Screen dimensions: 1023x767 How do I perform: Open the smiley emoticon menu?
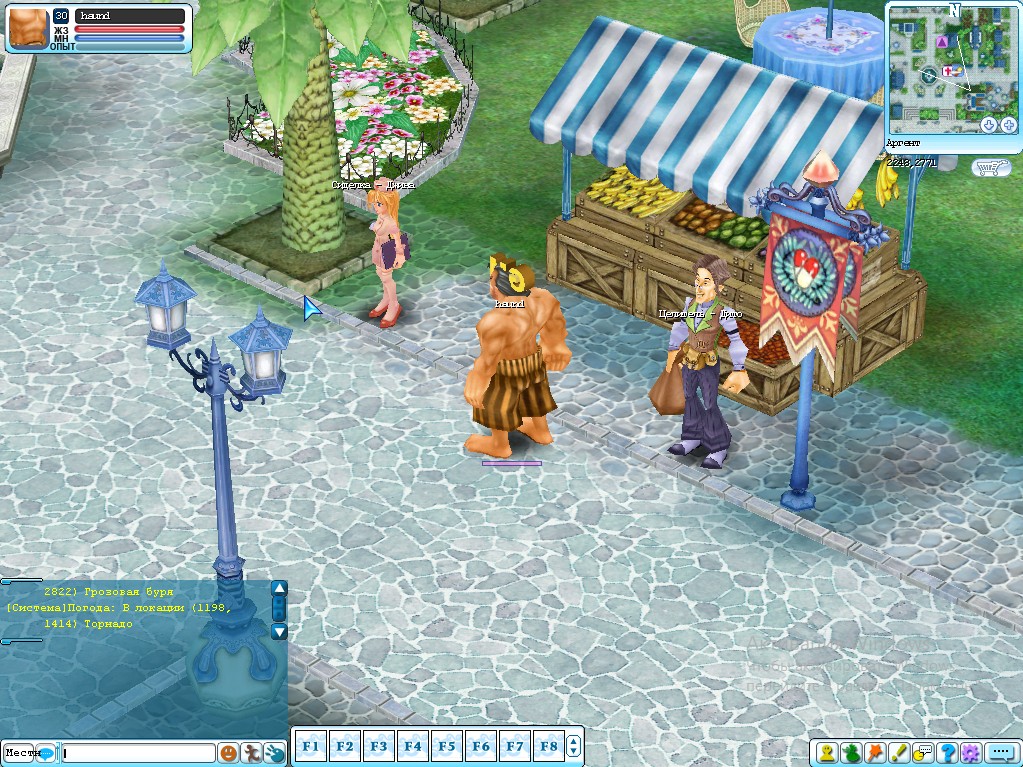[229, 753]
